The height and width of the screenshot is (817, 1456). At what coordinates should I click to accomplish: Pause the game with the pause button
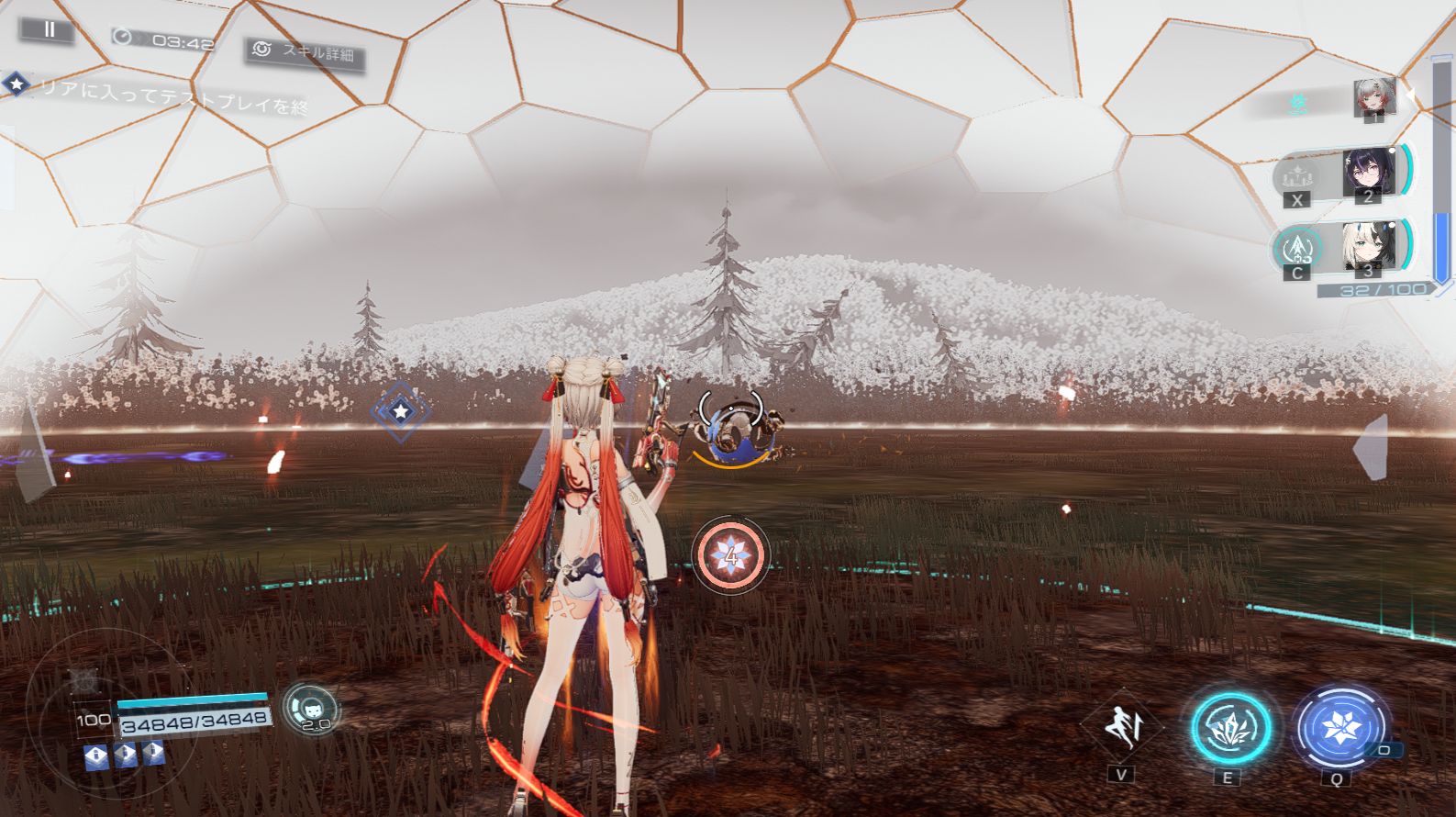[50, 29]
